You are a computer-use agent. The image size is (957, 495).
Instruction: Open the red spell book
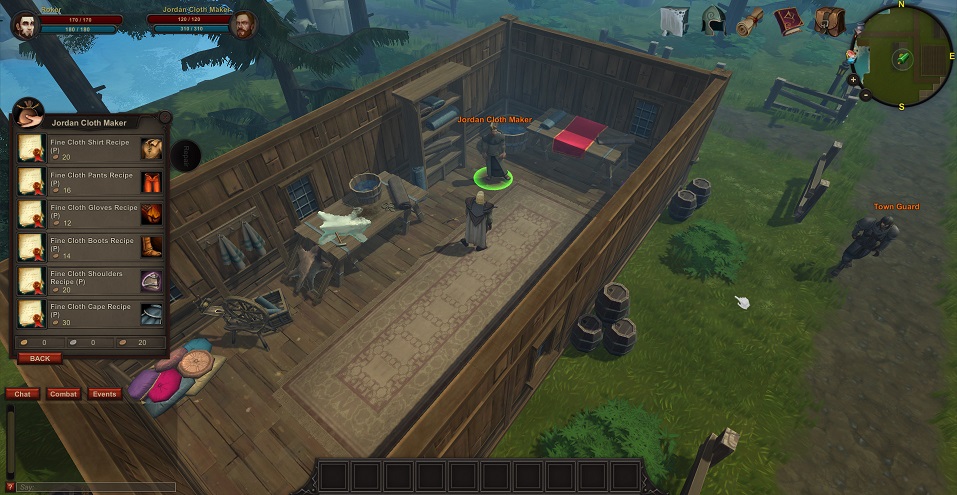point(790,21)
